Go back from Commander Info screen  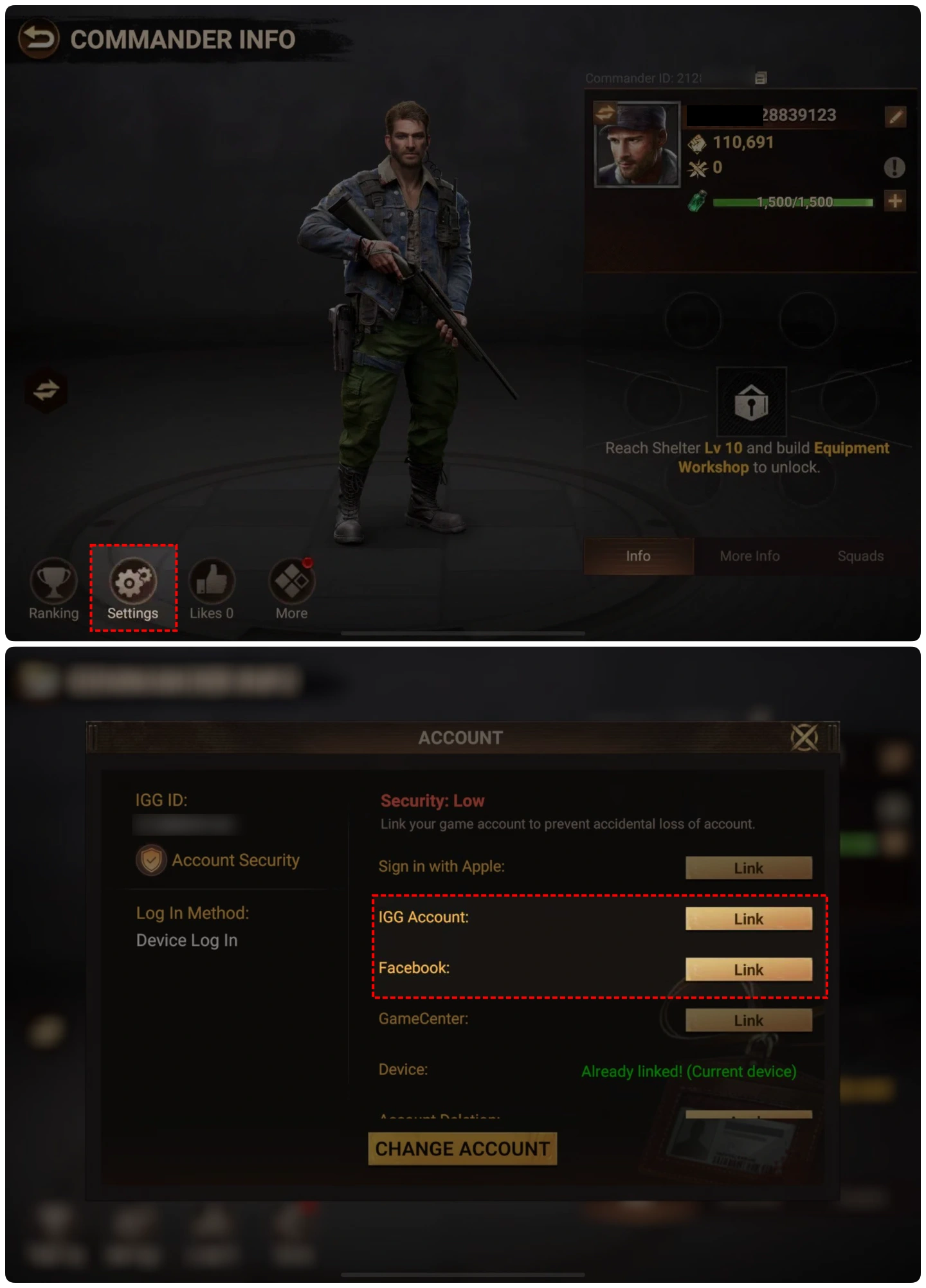coord(39,39)
